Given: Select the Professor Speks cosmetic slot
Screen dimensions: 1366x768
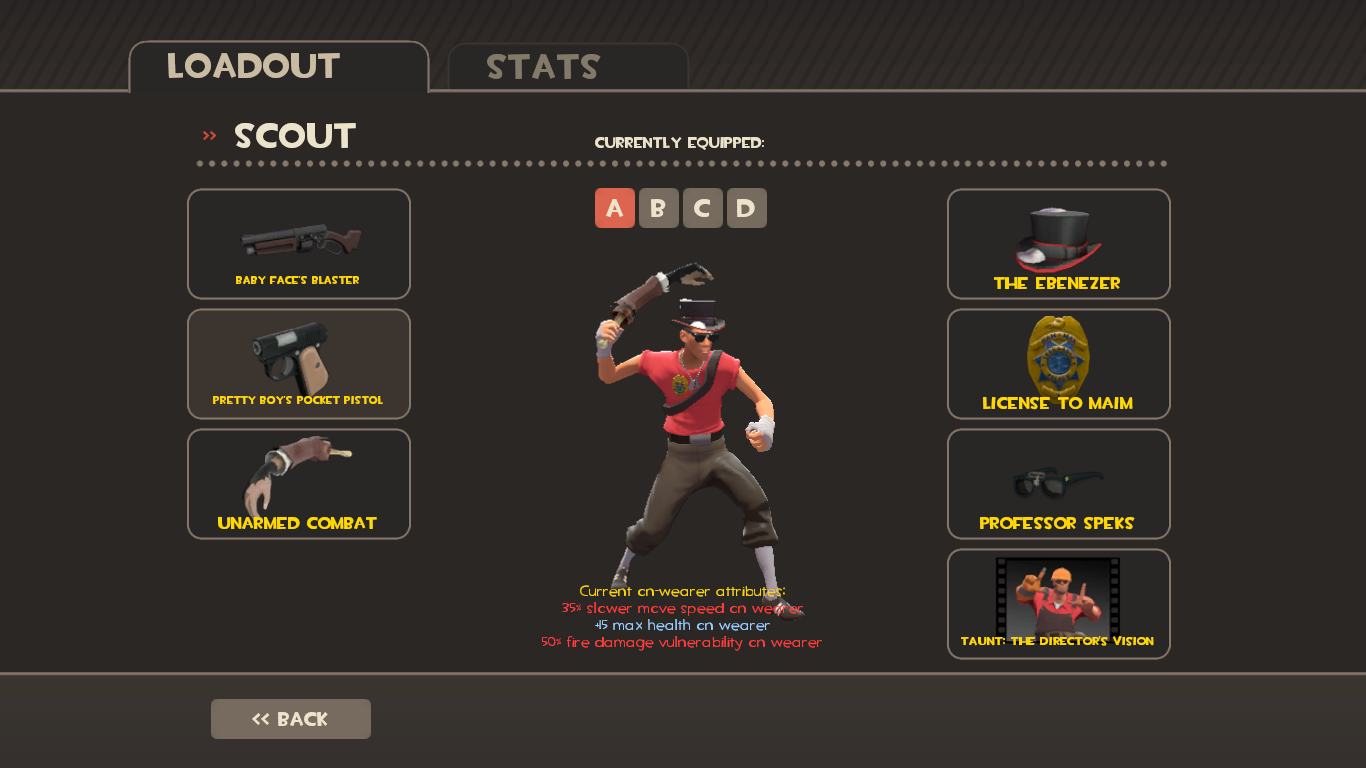Looking at the screenshot, I should pos(1058,483).
